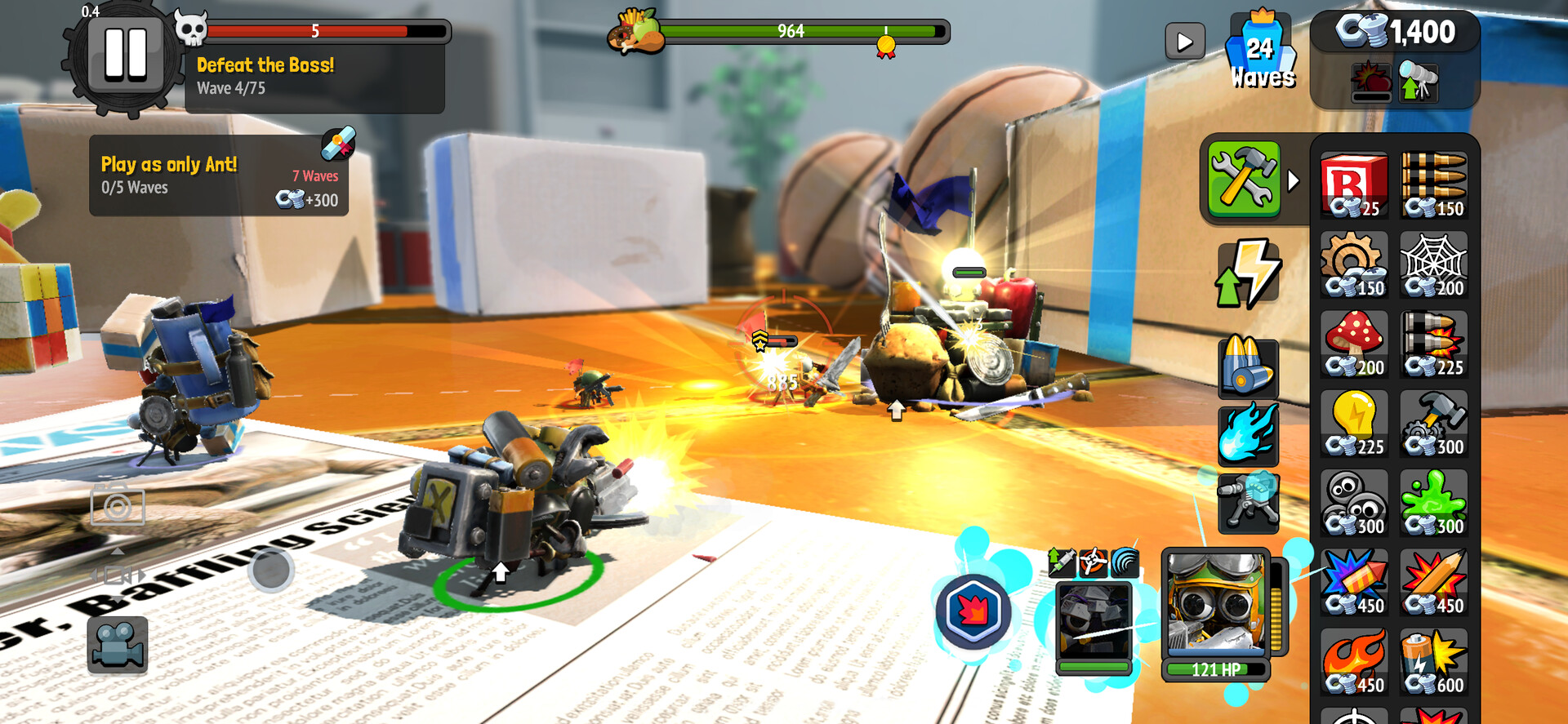Select the explosive bullets item costing 225
This screenshot has height=724, width=1568.
tap(1432, 345)
